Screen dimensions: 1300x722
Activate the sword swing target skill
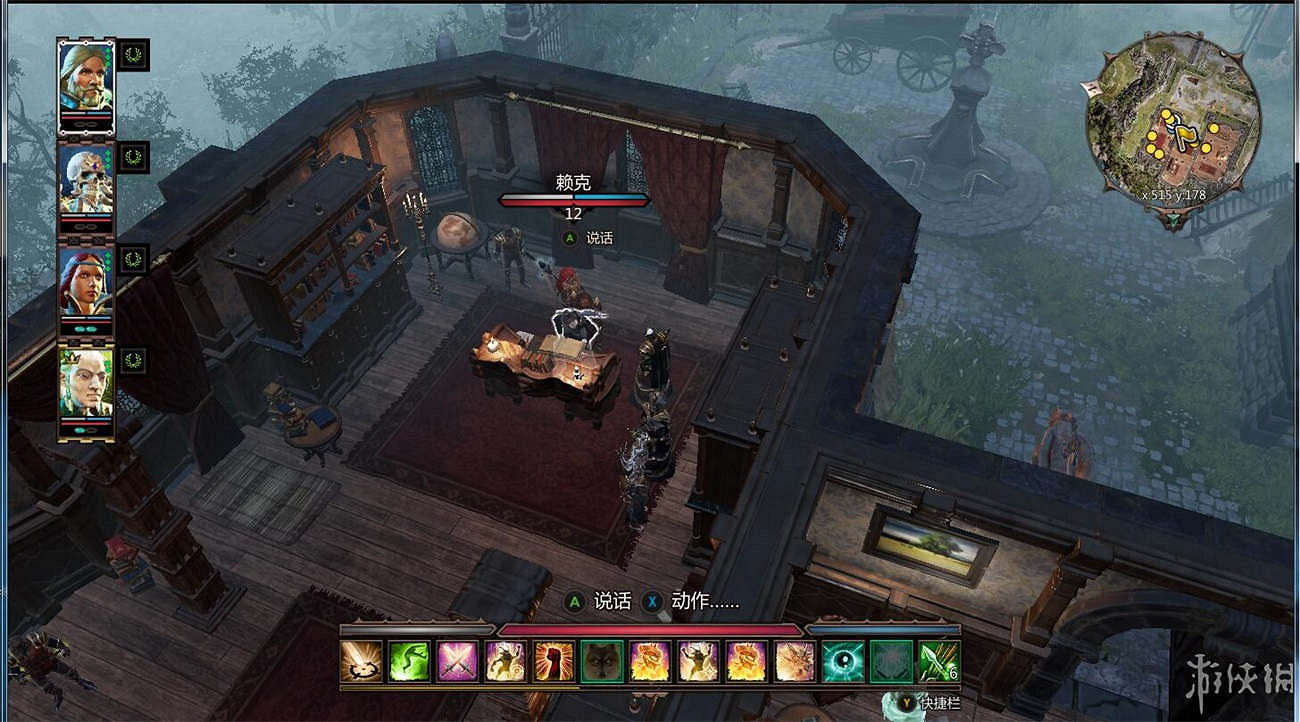(x=360, y=661)
